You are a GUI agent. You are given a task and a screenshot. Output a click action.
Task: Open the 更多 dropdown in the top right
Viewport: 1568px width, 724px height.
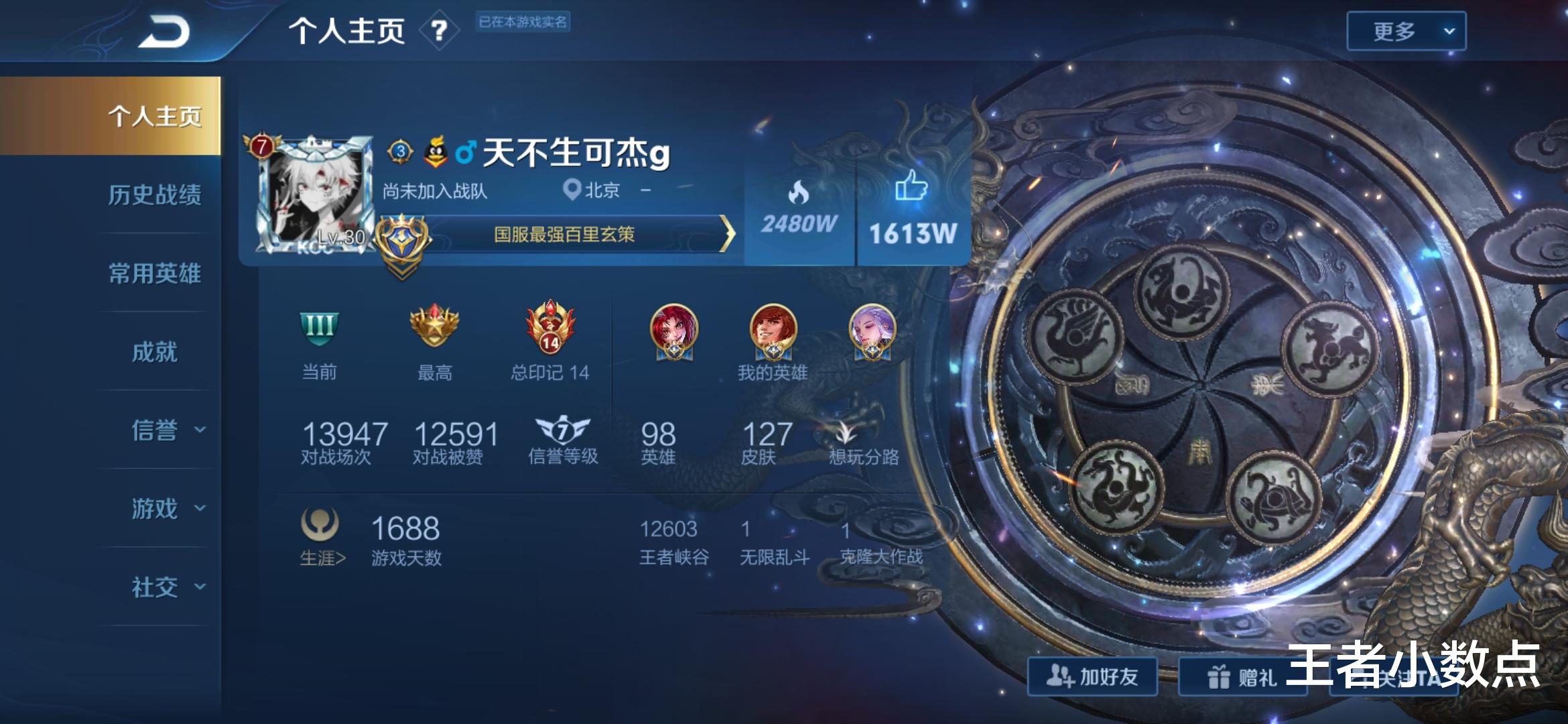[1405, 29]
